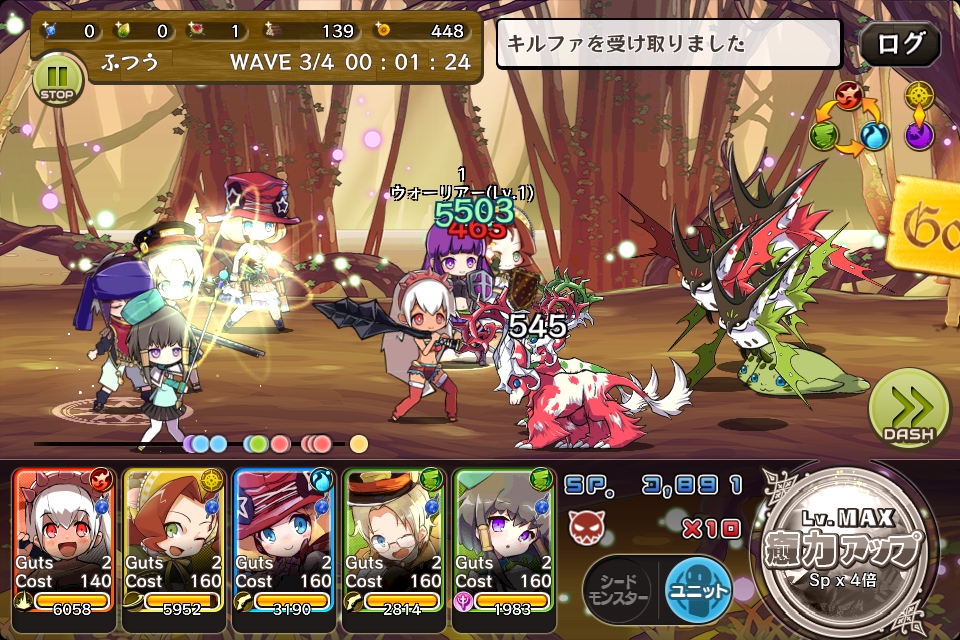
Task: Switch to the シードモンスター tab
Action: click(620, 587)
